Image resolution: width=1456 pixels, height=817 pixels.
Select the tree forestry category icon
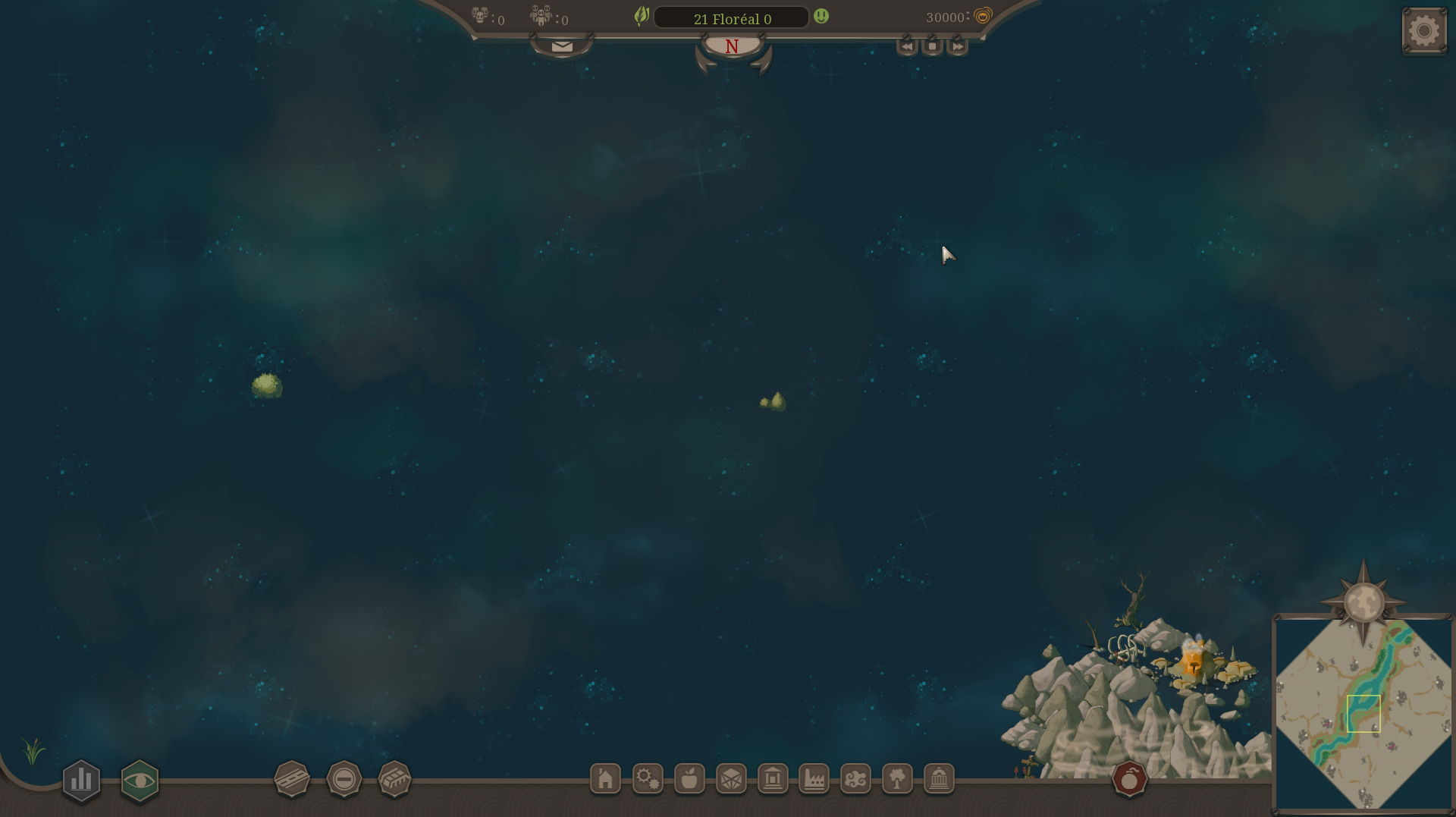coord(898,778)
